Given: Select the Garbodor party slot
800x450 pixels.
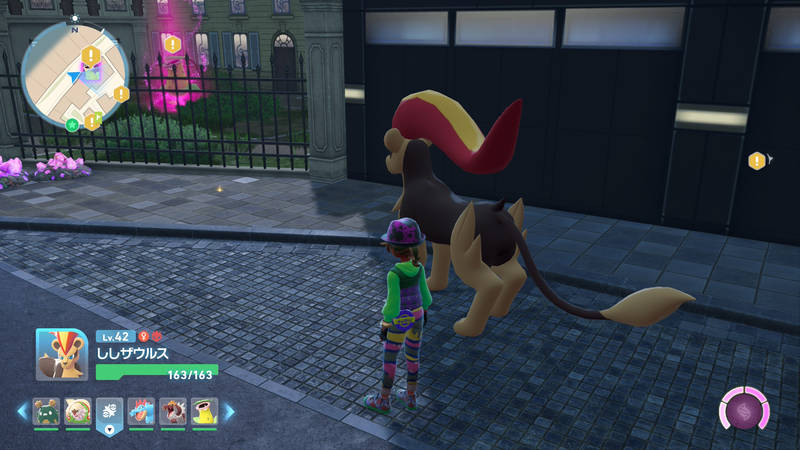Looking at the screenshot, I should click(x=48, y=412).
